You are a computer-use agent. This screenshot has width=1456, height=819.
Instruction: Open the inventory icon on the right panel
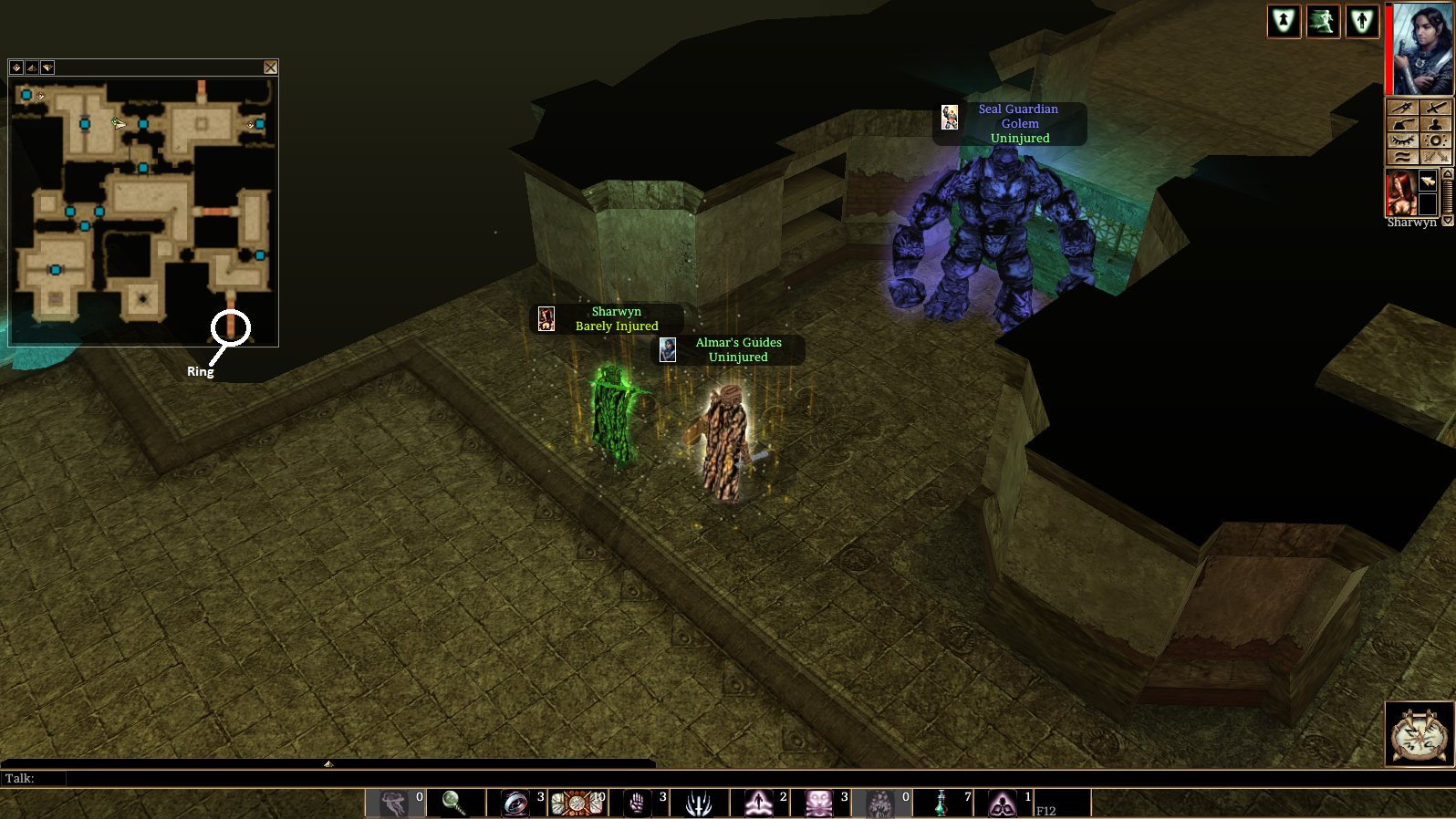[1402, 107]
